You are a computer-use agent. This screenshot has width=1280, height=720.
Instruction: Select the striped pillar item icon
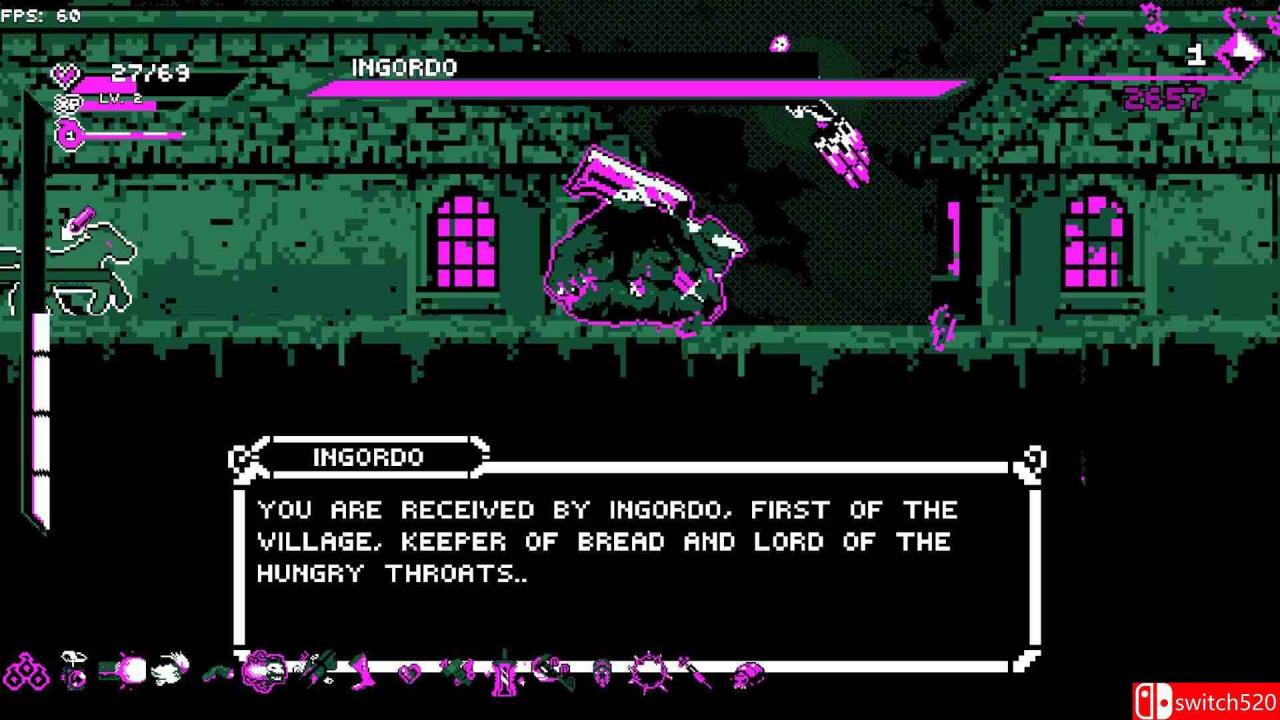(x=506, y=673)
